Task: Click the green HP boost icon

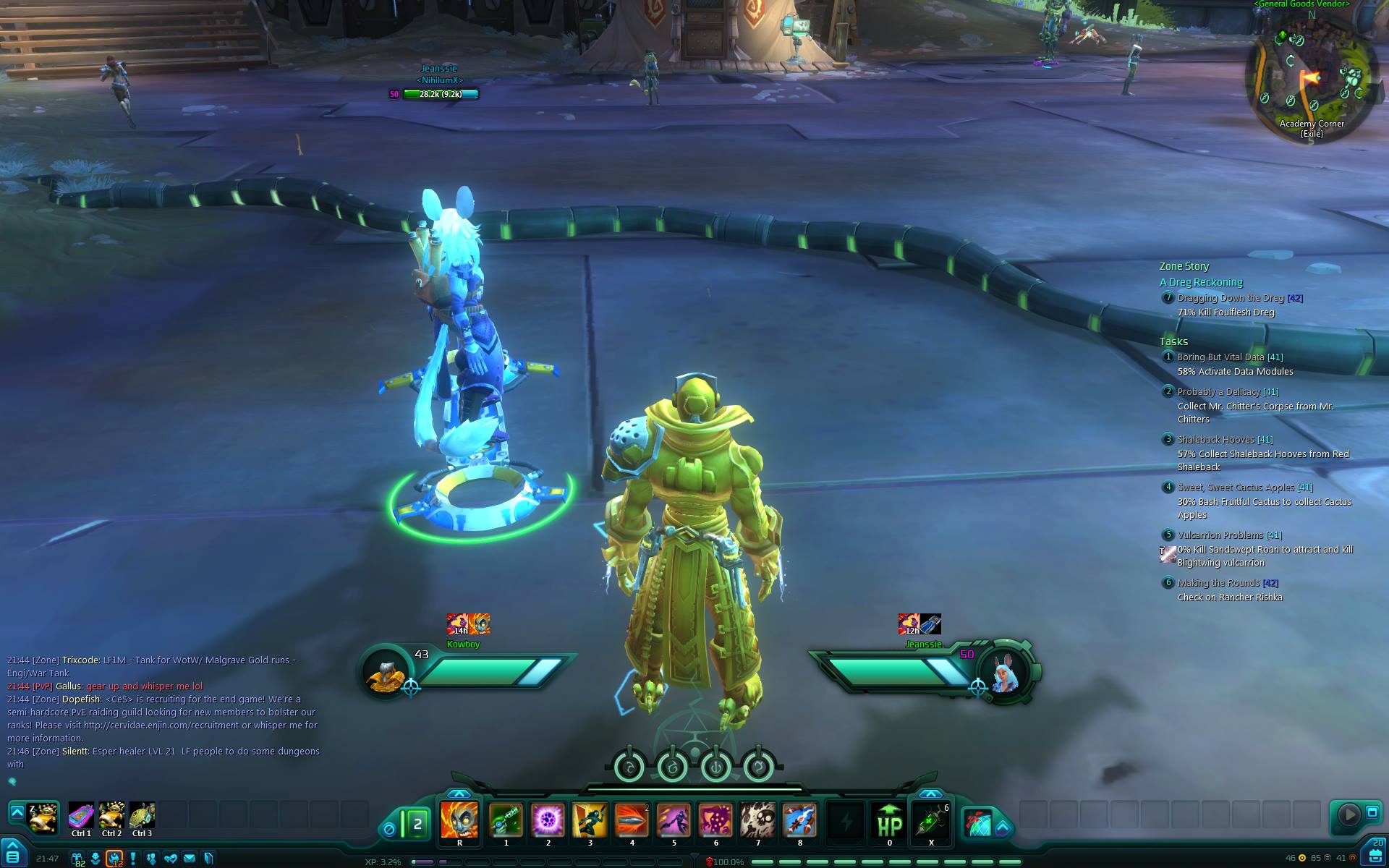Action: [x=889, y=820]
